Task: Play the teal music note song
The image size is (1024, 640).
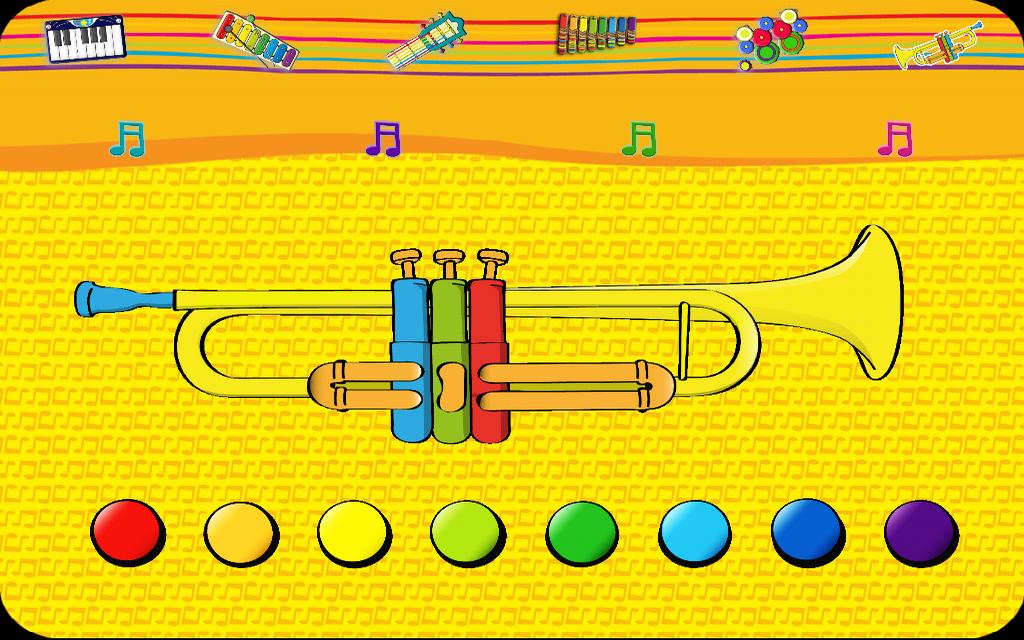Action: point(127,139)
